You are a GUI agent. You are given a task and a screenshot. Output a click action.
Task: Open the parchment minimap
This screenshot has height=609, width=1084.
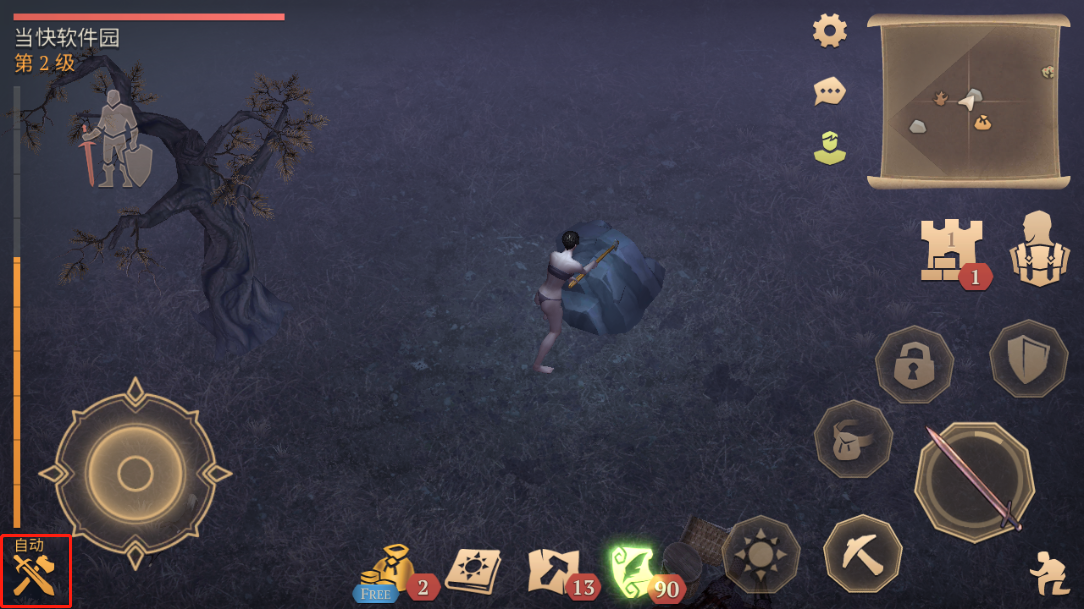pos(968,101)
